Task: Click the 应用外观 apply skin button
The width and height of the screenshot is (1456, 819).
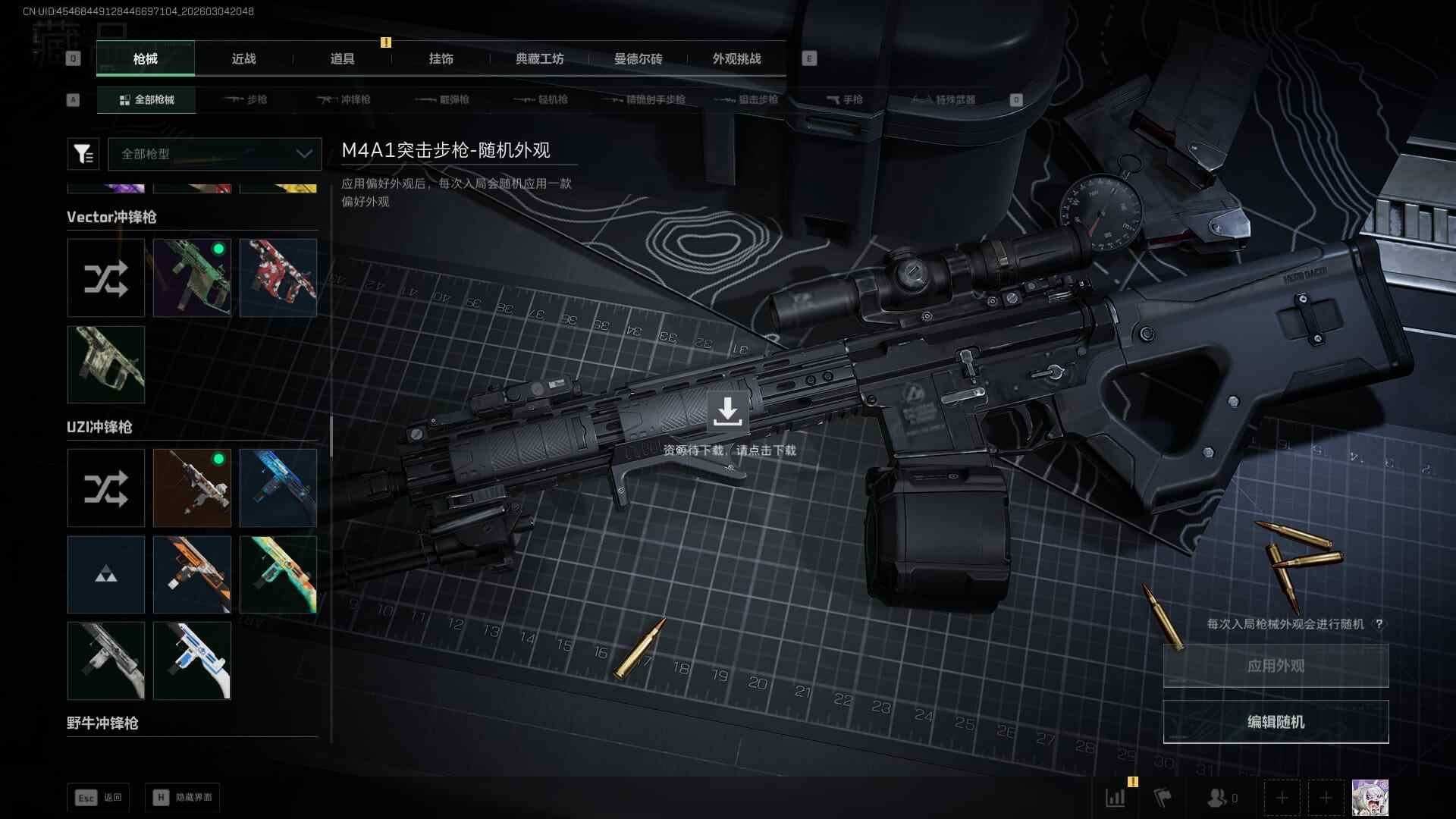Action: [x=1276, y=666]
